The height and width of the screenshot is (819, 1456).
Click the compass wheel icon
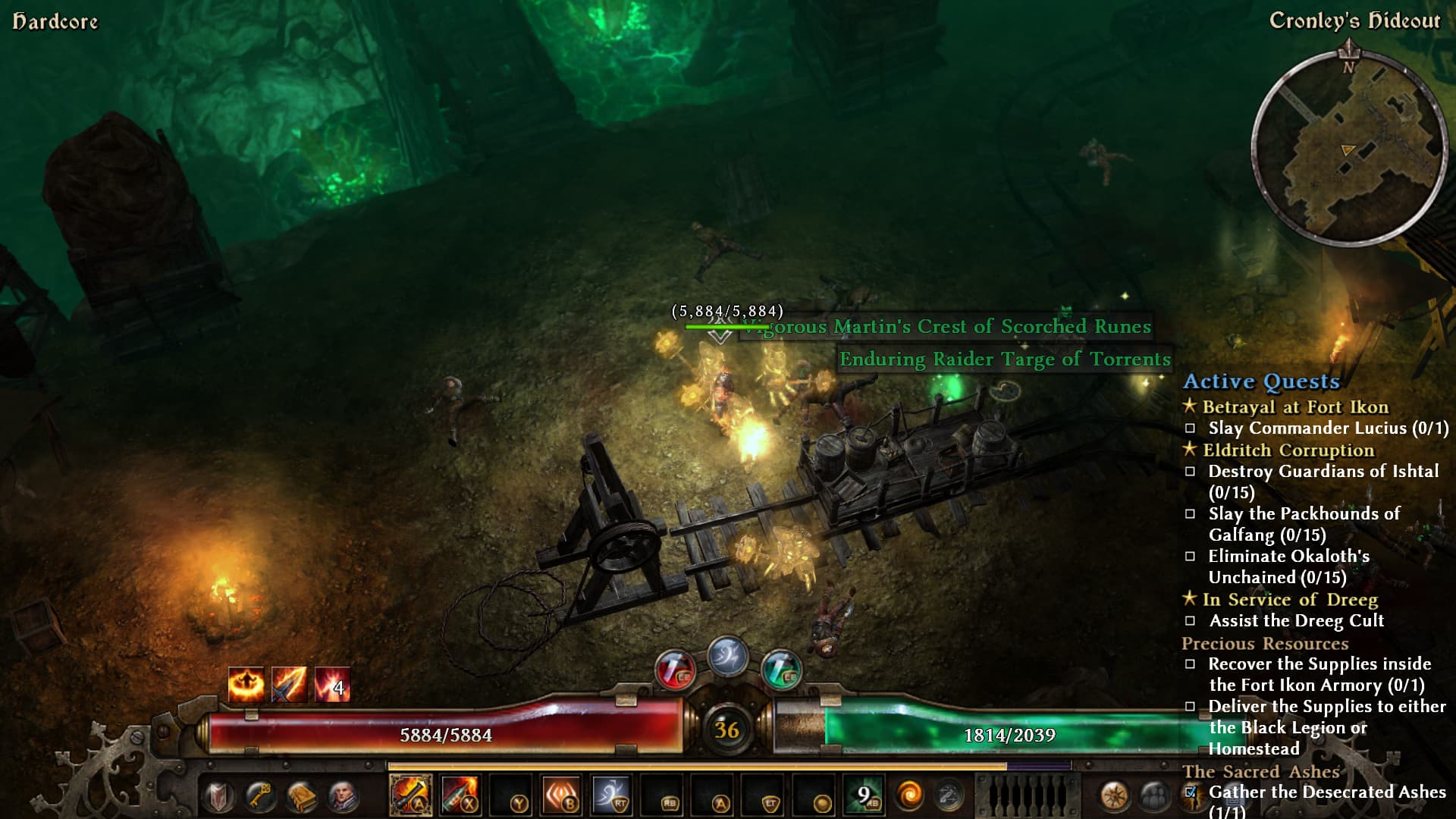pyautogui.click(x=1114, y=796)
